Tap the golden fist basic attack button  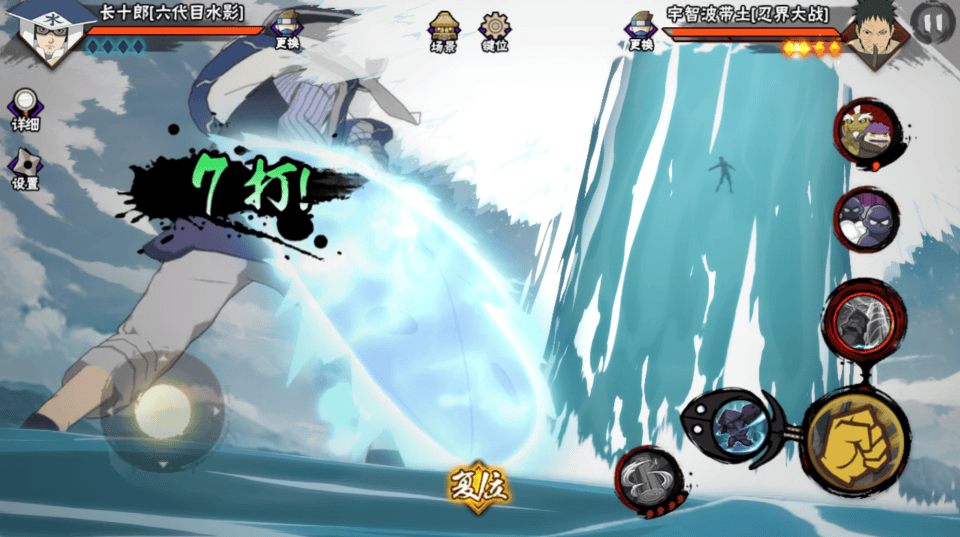point(854,439)
